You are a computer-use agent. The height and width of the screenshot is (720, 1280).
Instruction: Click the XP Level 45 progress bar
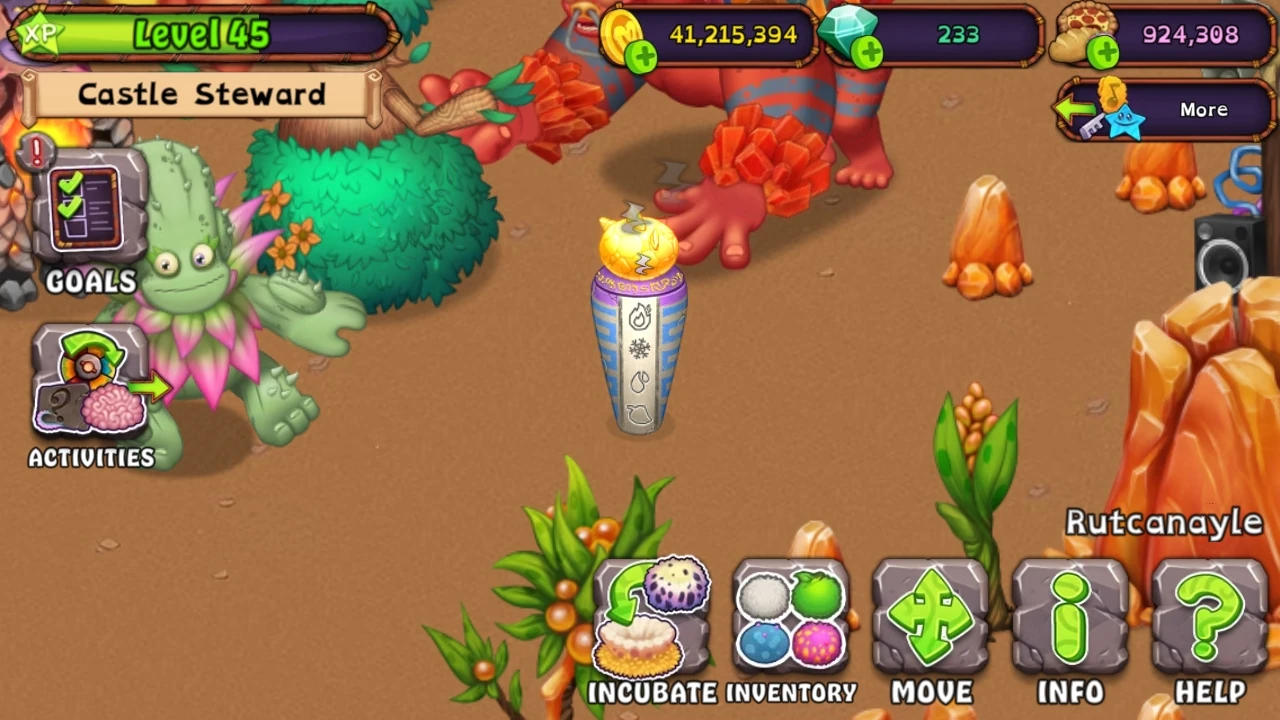(200, 35)
